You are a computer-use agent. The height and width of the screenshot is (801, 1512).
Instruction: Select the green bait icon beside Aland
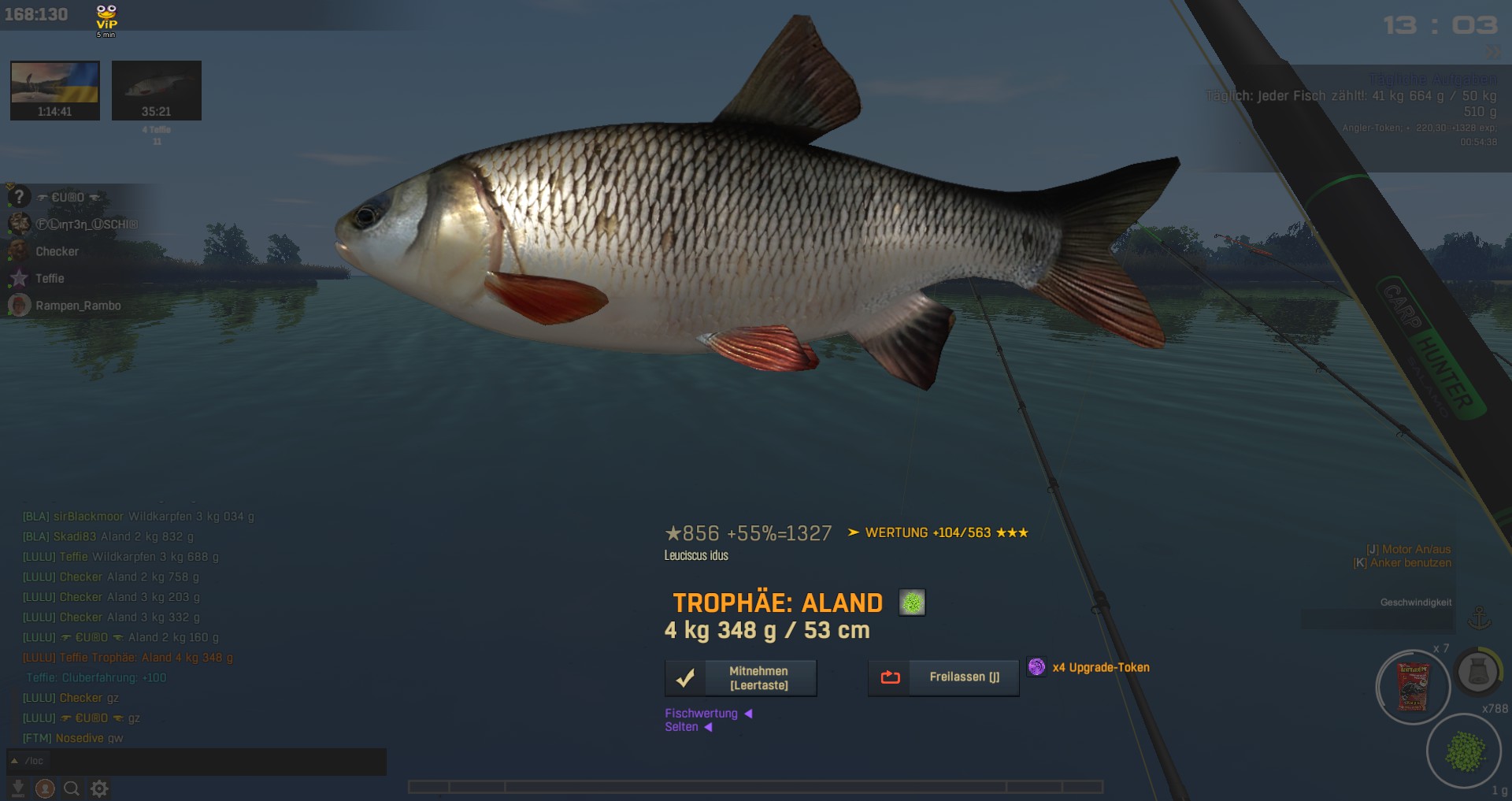[x=912, y=603]
